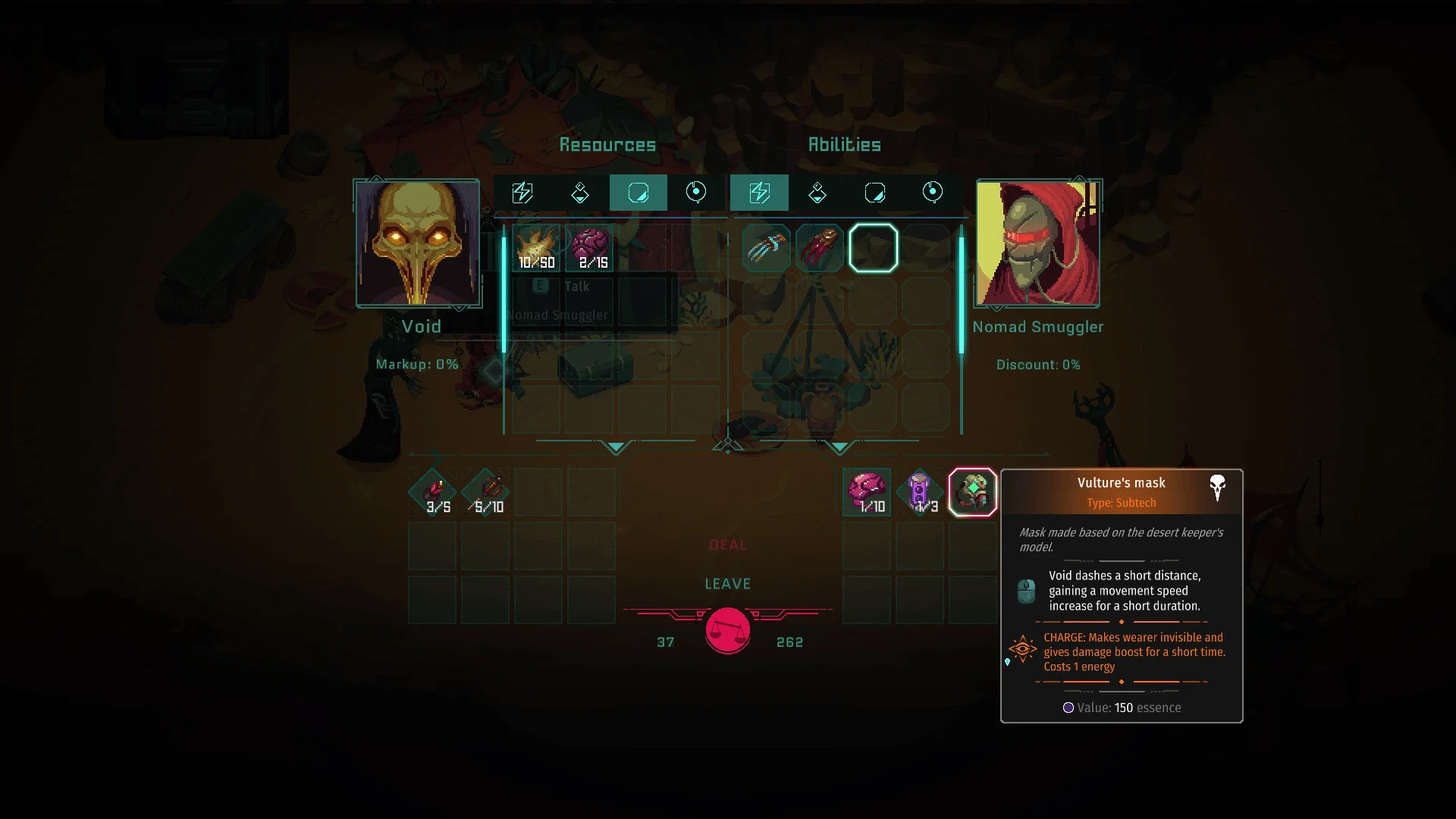Select the red crystal stack 3/5
The image size is (1456, 819).
(433, 492)
